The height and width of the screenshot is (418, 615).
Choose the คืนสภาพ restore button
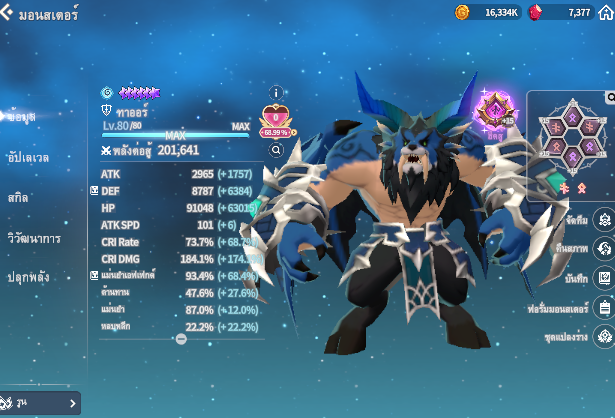[x=604, y=248]
